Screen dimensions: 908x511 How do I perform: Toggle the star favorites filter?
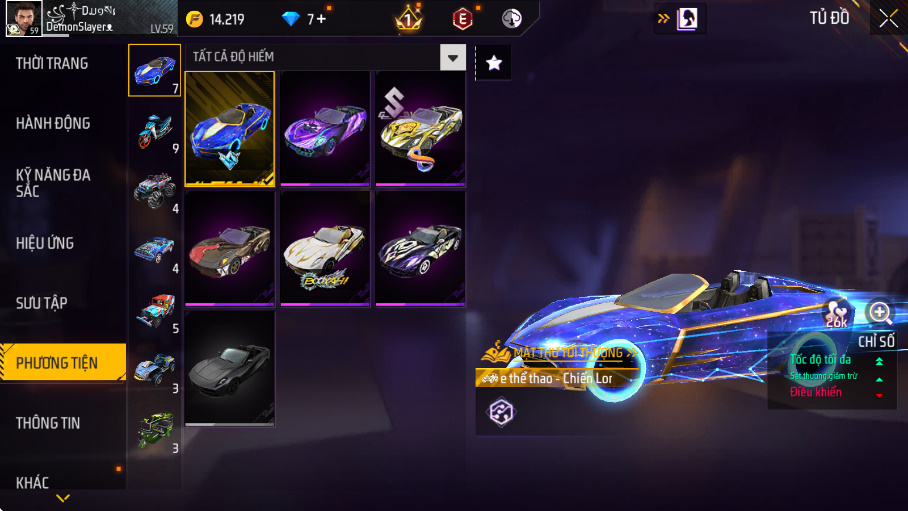[x=493, y=63]
